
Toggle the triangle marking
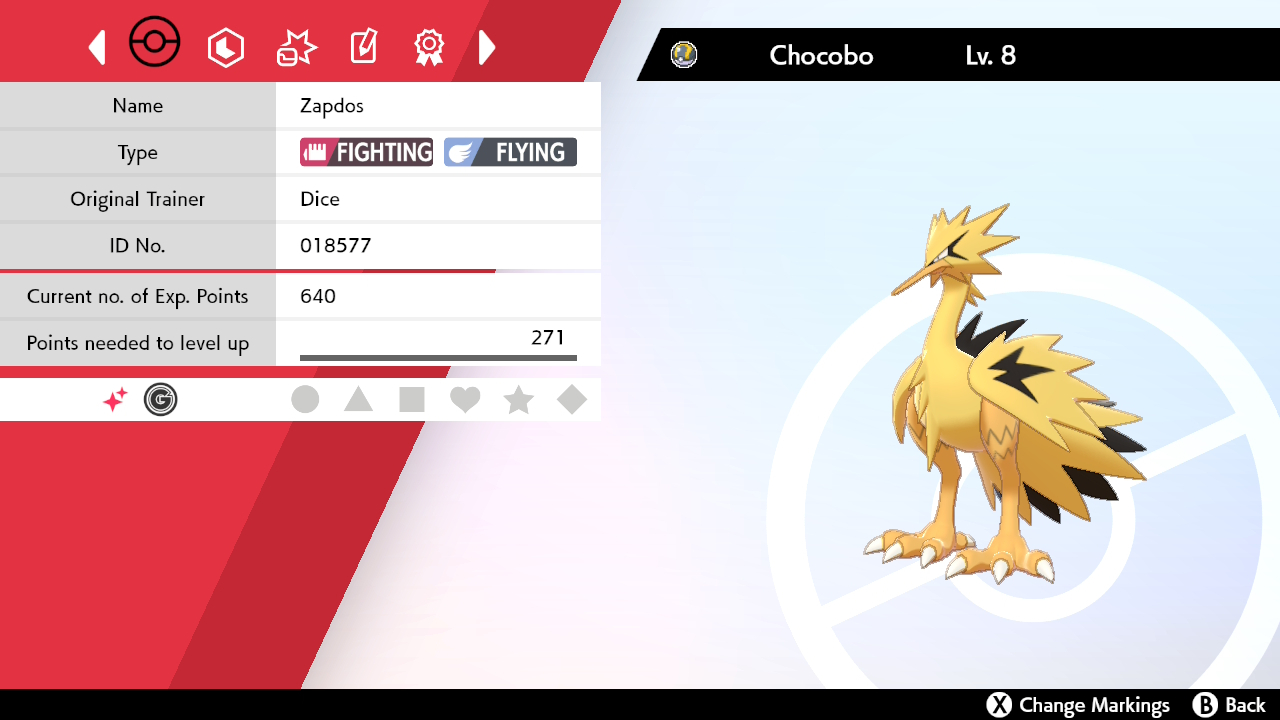[x=358, y=400]
